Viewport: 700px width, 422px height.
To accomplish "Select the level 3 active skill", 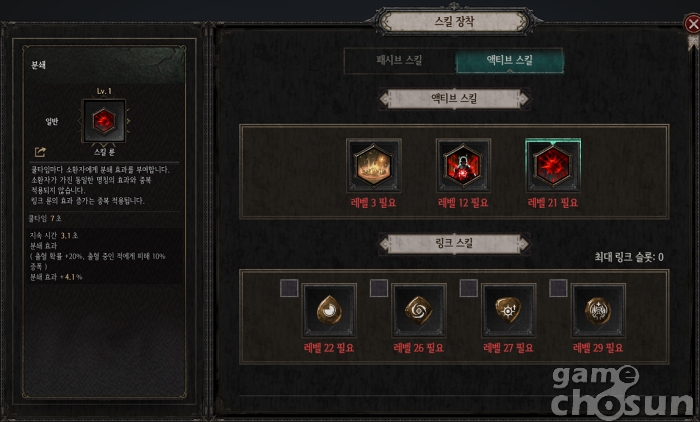I will tap(374, 166).
